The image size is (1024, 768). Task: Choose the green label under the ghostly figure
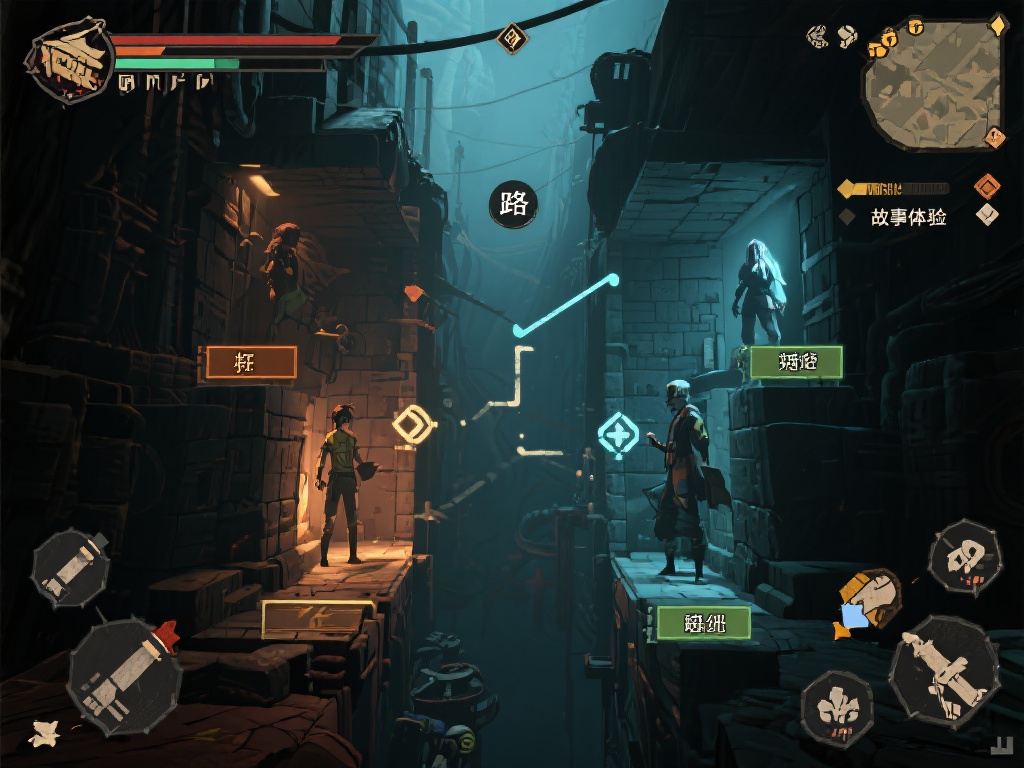(796, 362)
